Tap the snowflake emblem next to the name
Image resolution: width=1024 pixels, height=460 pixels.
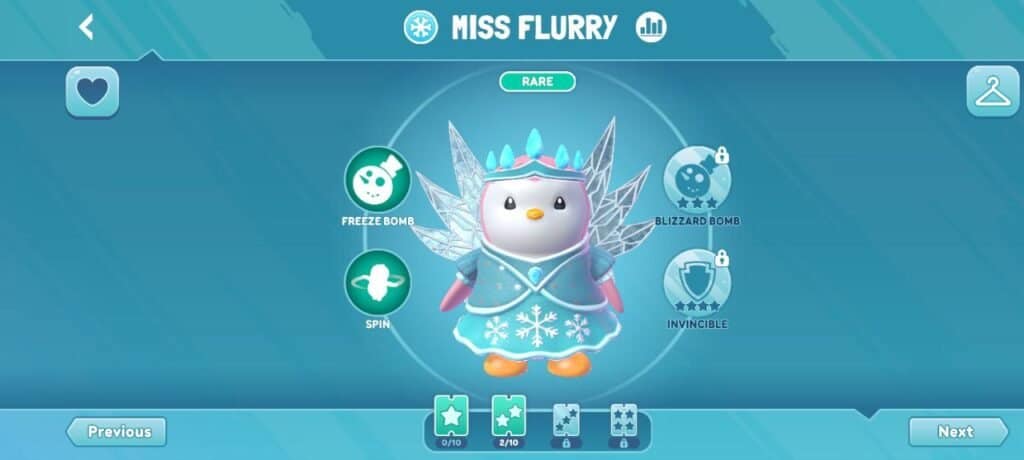420,27
